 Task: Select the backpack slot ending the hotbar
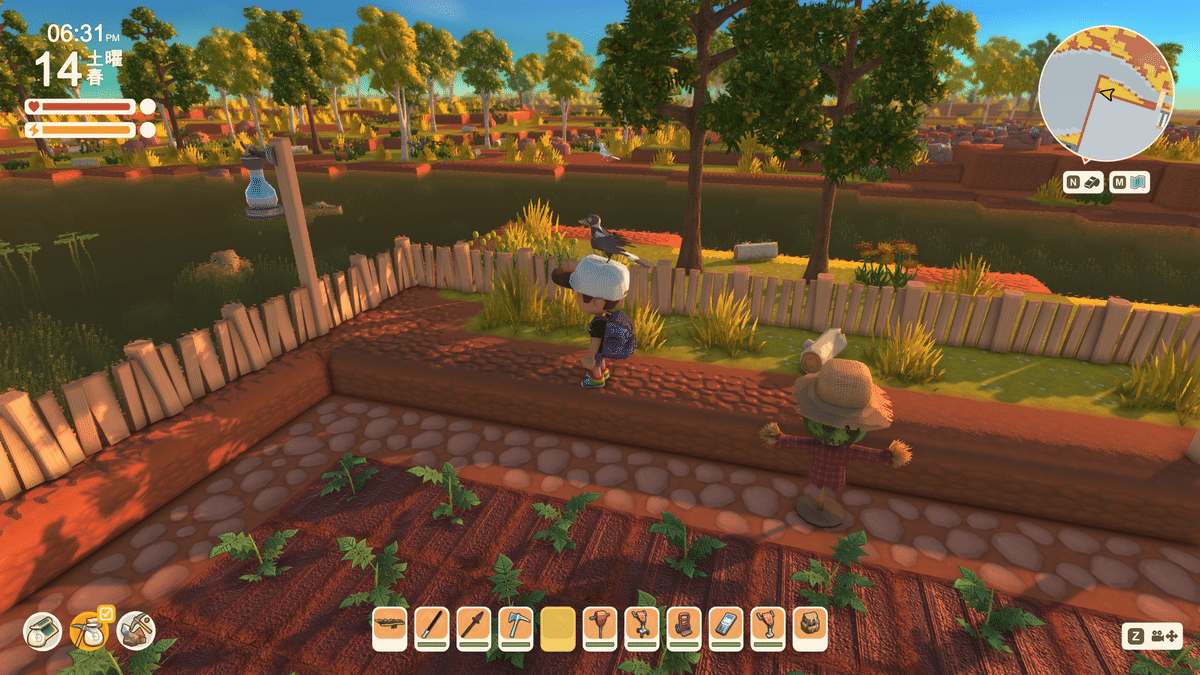(810, 628)
